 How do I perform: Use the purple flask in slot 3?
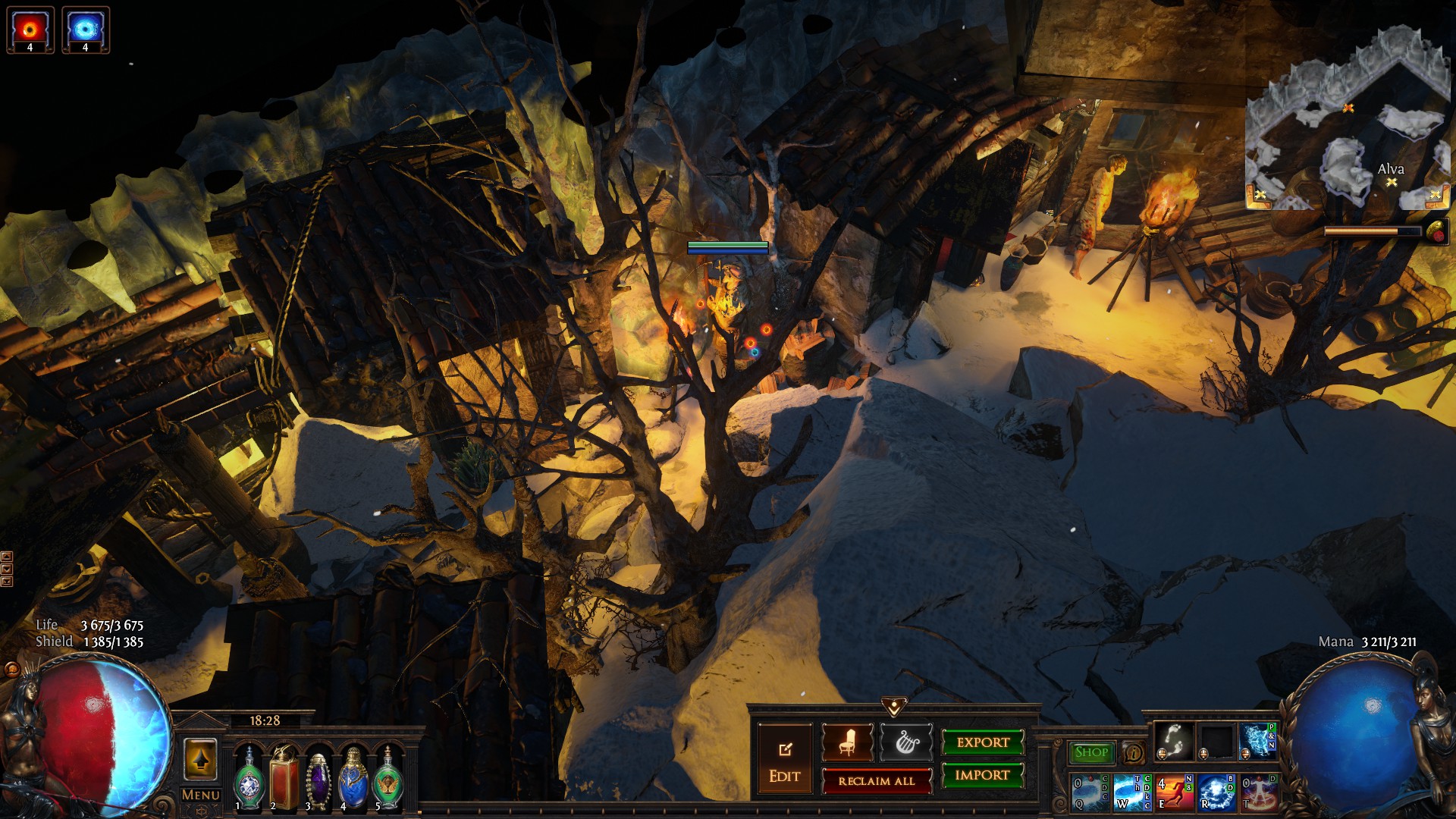coord(318,780)
